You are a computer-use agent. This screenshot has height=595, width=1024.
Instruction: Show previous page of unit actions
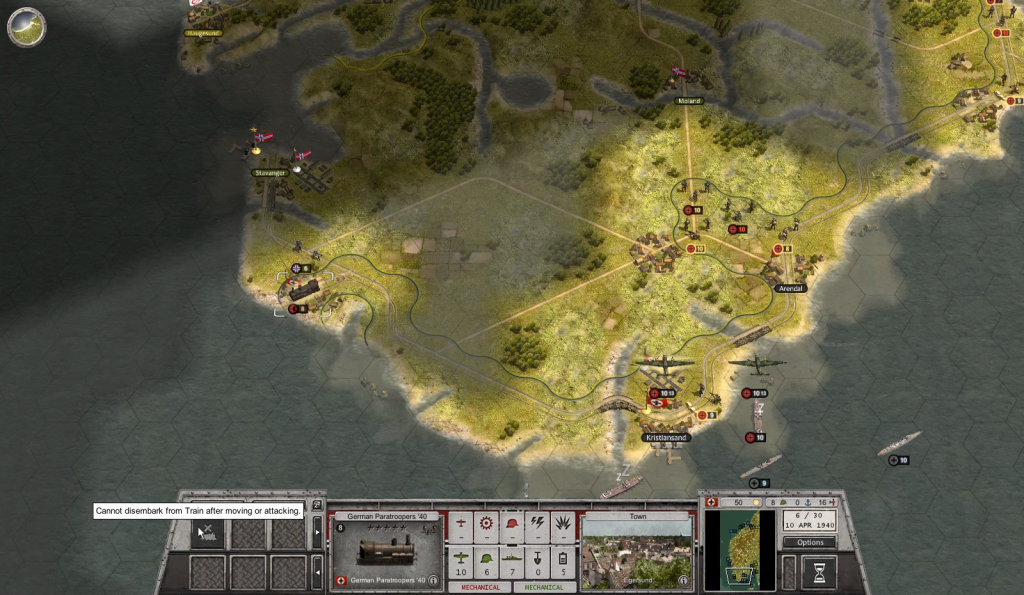(317, 572)
